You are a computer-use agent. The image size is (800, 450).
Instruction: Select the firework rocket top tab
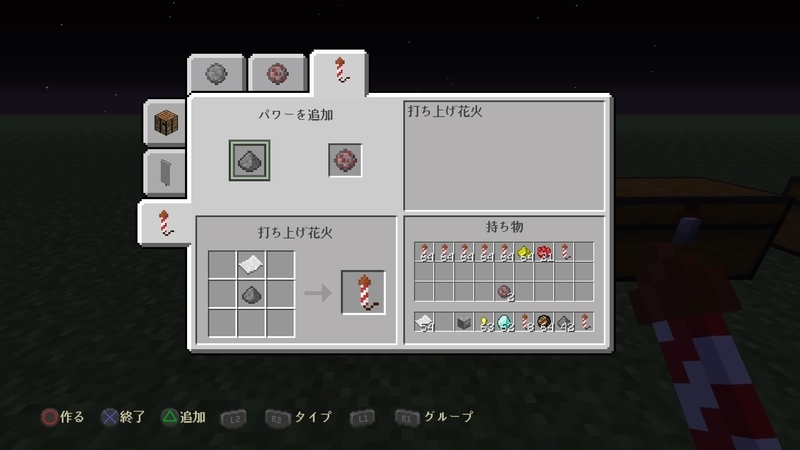point(341,71)
